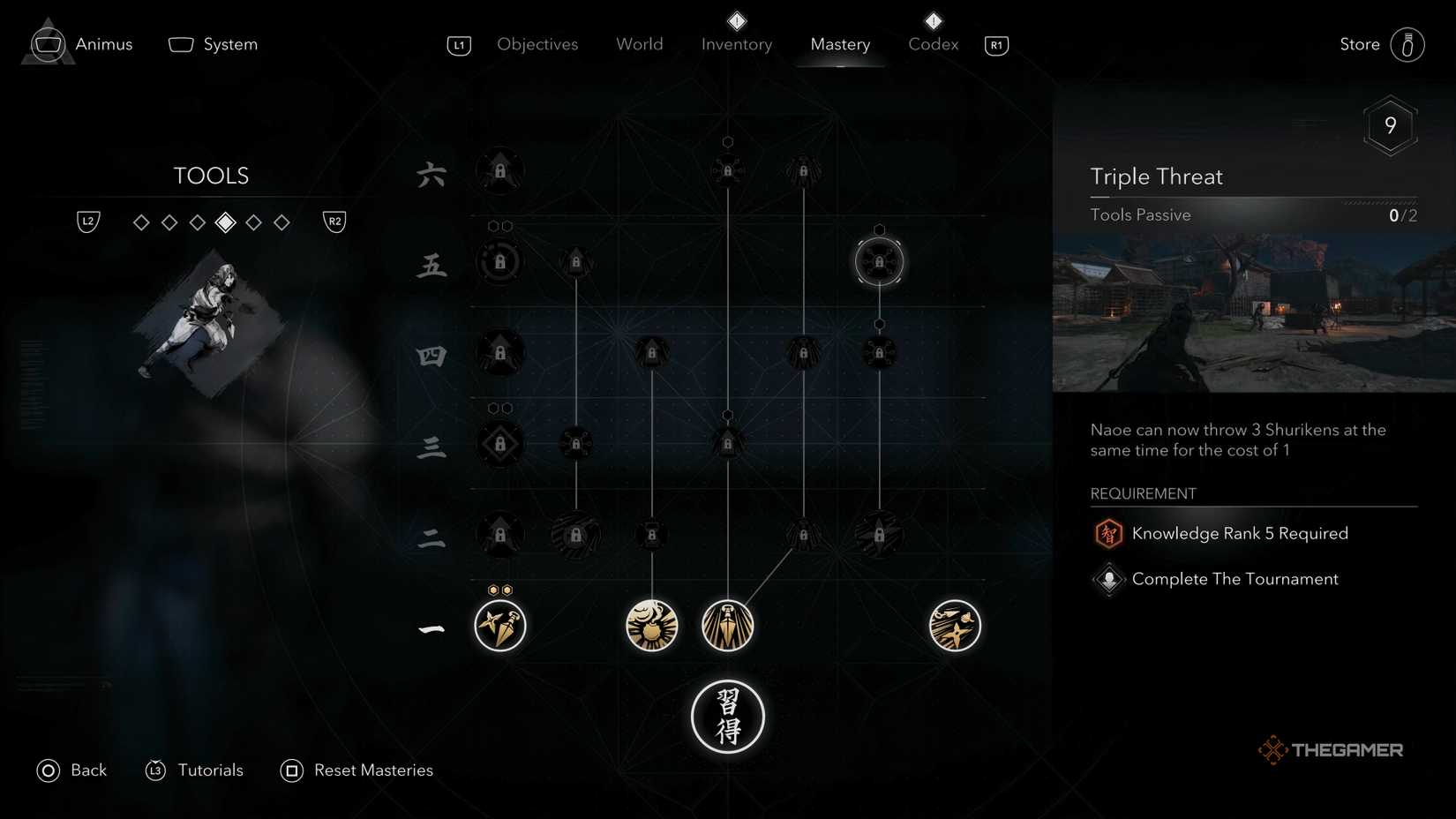Select the Smoke Bomb mastery node
Screen dimensions: 1456x819
point(651,627)
